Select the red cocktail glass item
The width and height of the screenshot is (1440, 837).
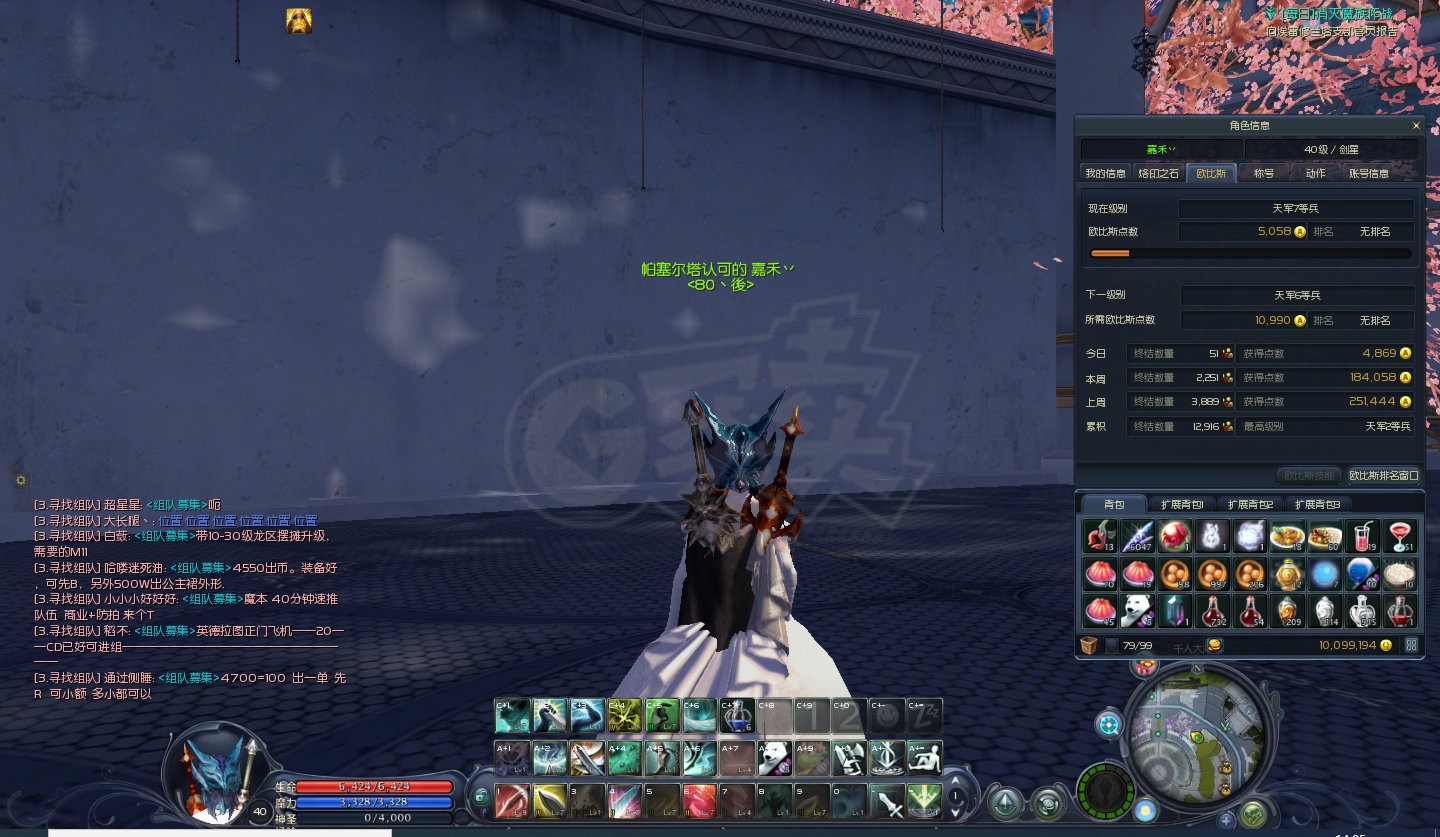pos(1399,536)
